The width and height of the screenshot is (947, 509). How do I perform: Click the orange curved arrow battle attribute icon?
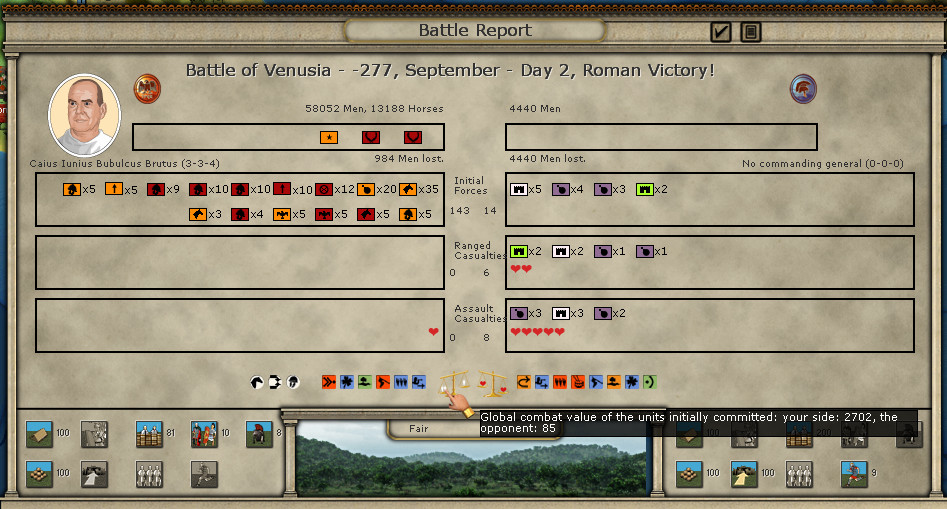click(x=525, y=381)
